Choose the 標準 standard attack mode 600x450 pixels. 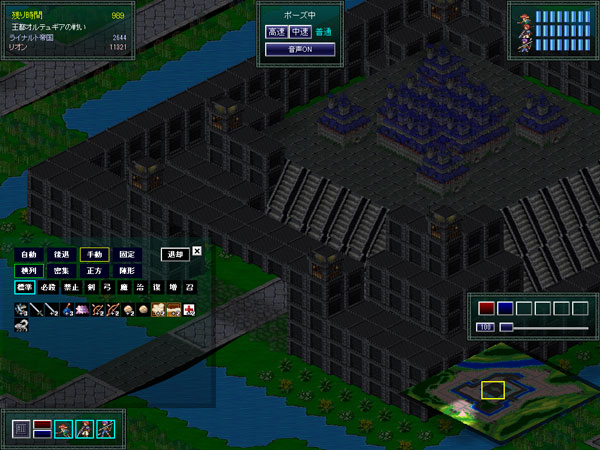click(26, 288)
